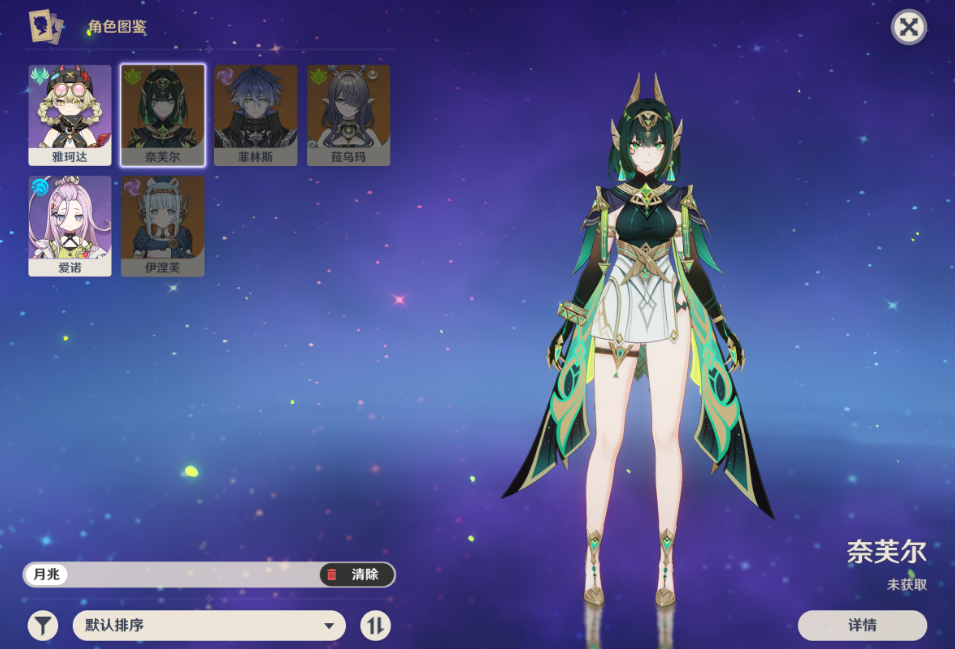Choose the 伊涅芙 character card
The width and height of the screenshot is (955, 649).
[x=163, y=225]
